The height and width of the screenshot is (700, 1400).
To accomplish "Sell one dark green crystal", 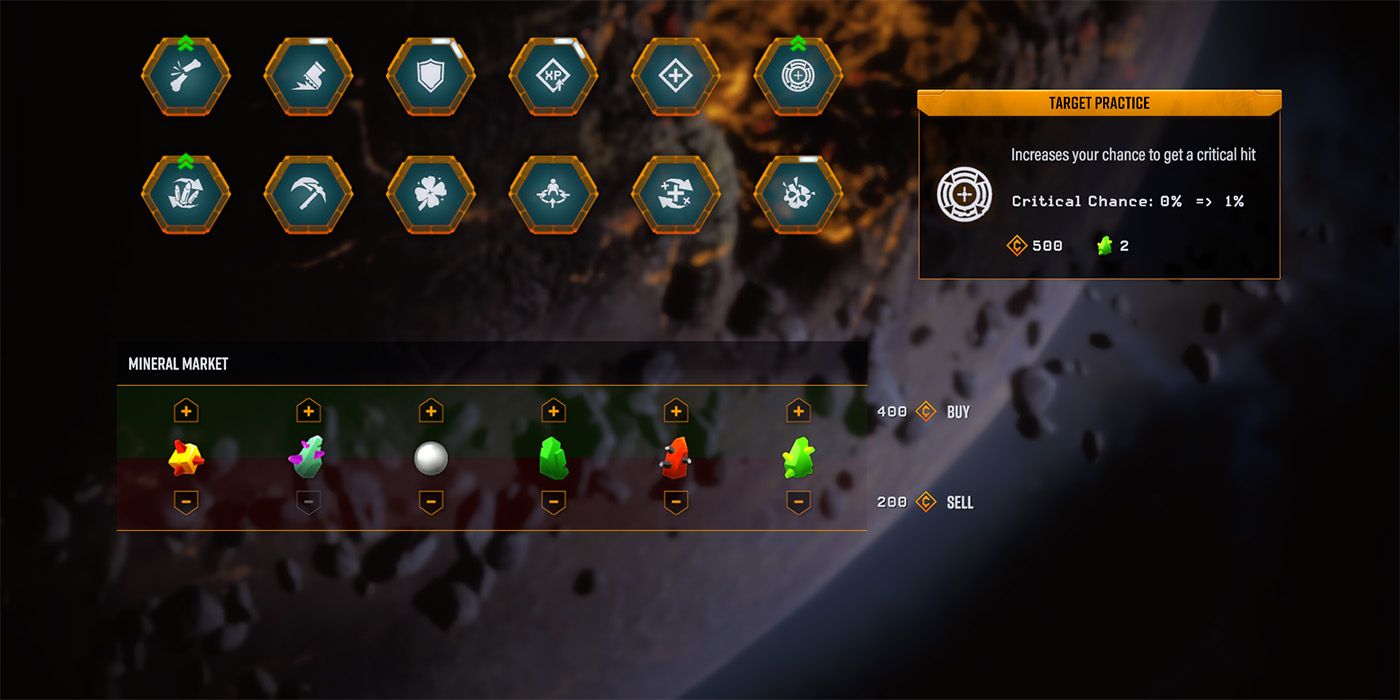I will [553, 501].
